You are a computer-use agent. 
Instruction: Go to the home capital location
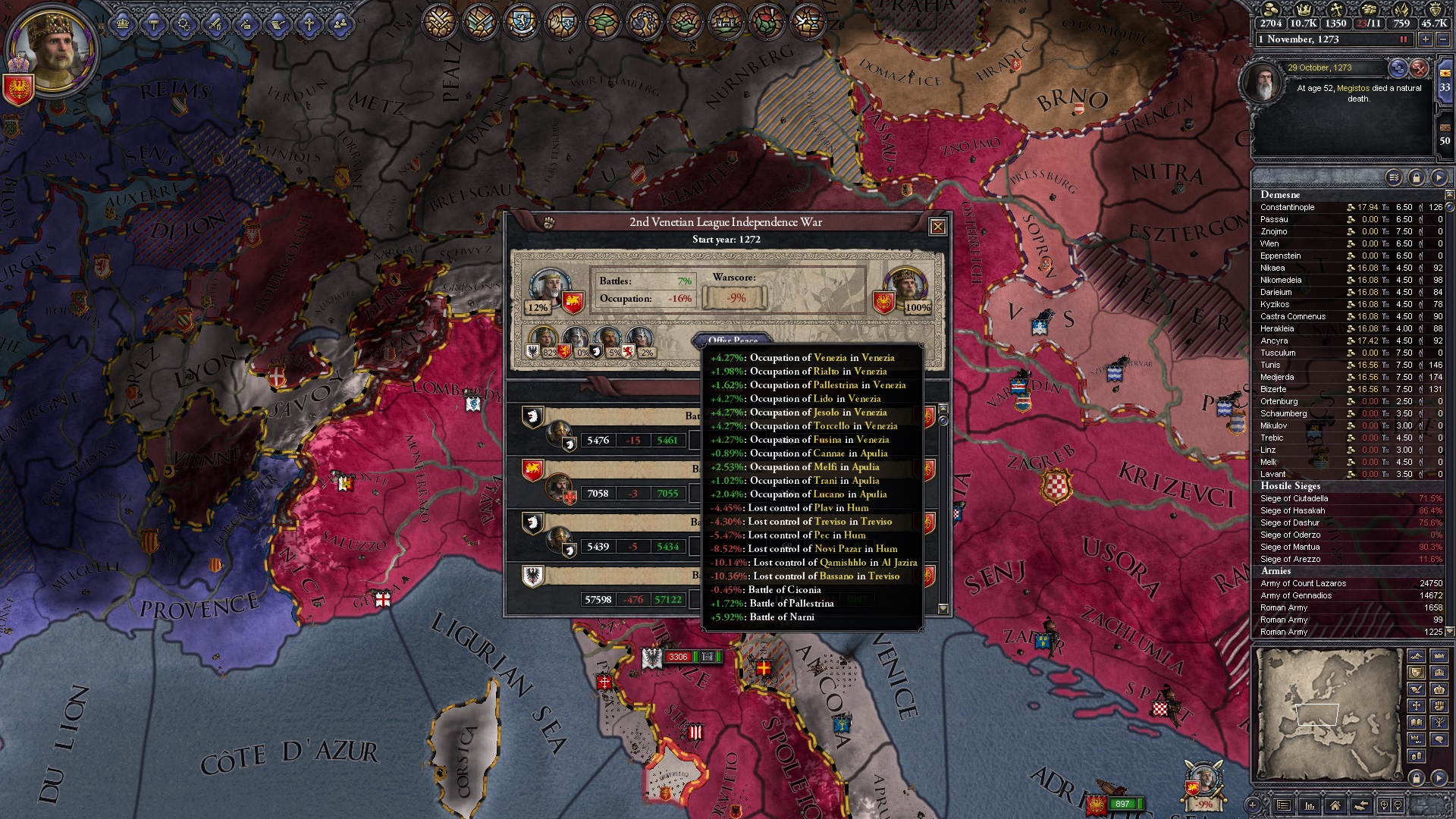[x=1335, y=805]
